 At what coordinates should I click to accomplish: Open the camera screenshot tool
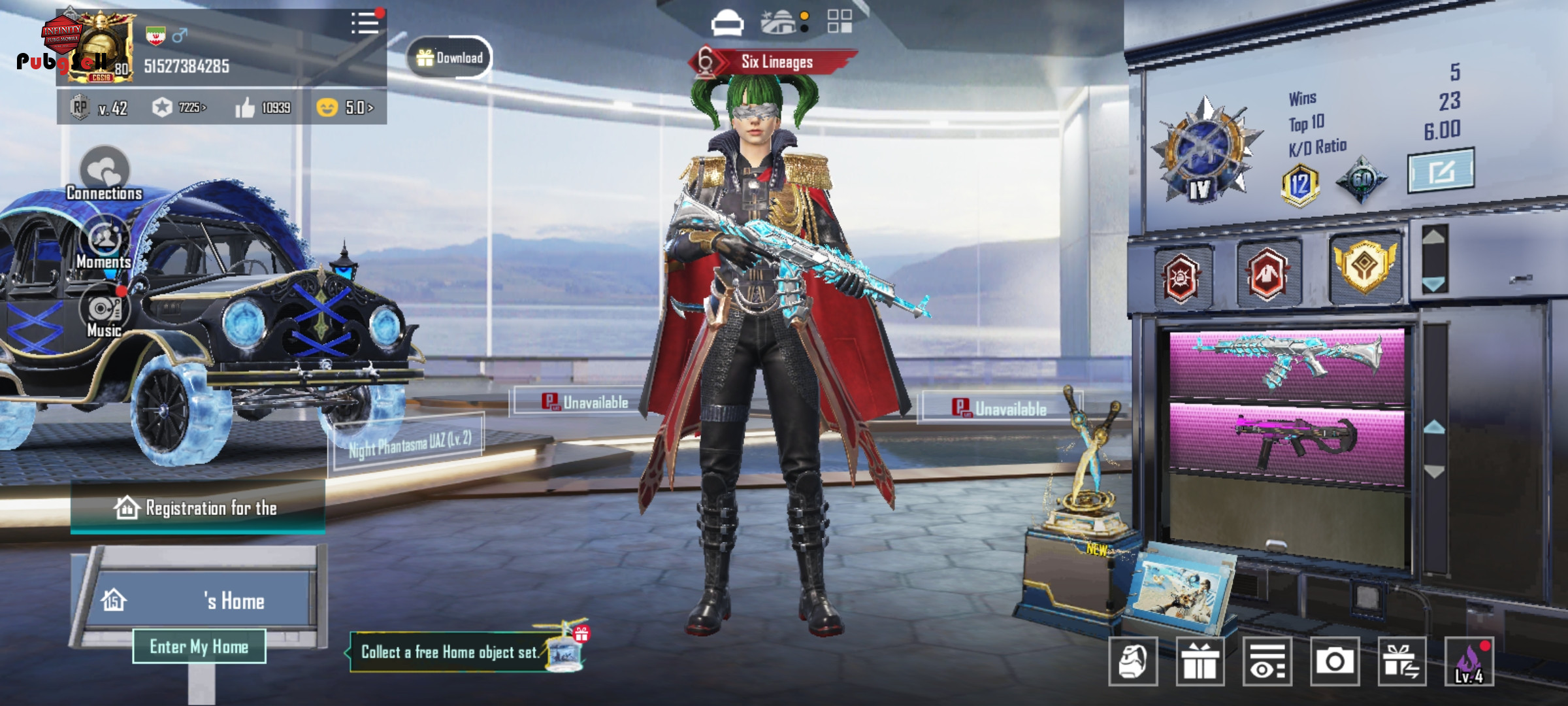(1334, 662)
